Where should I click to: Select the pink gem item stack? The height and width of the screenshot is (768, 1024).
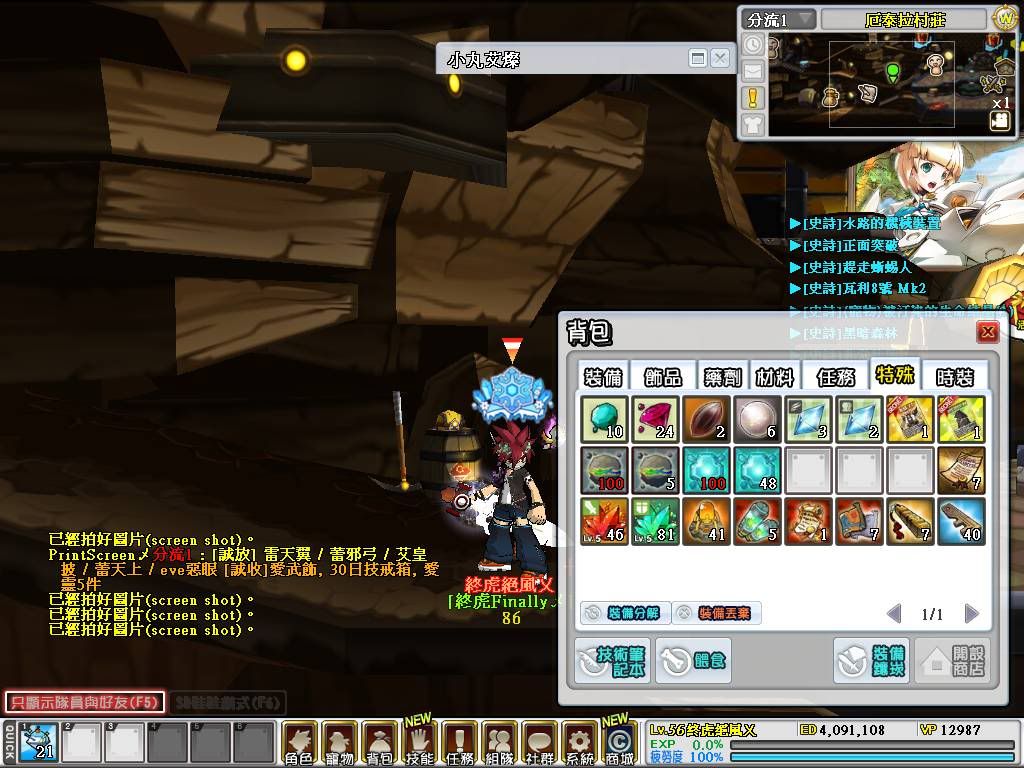click(656, 418)
